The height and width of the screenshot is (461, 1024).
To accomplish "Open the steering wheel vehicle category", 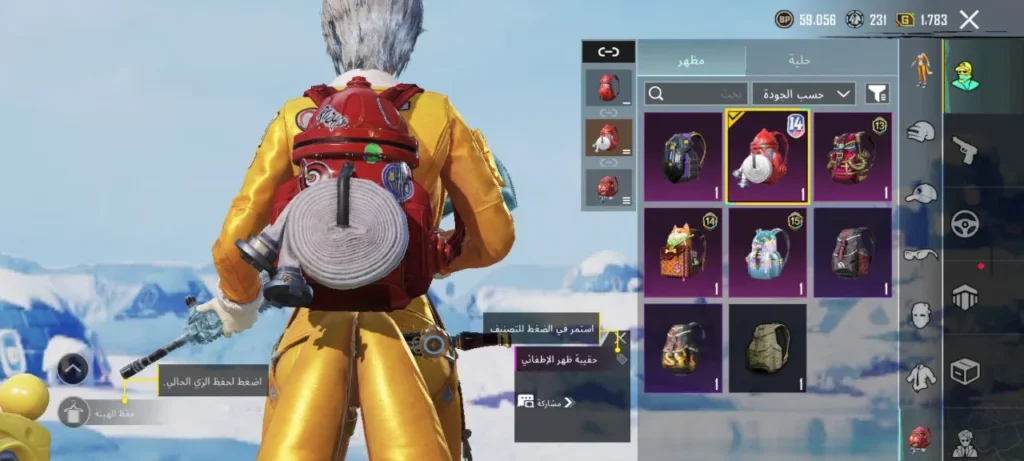I will (x=964, y=224).
